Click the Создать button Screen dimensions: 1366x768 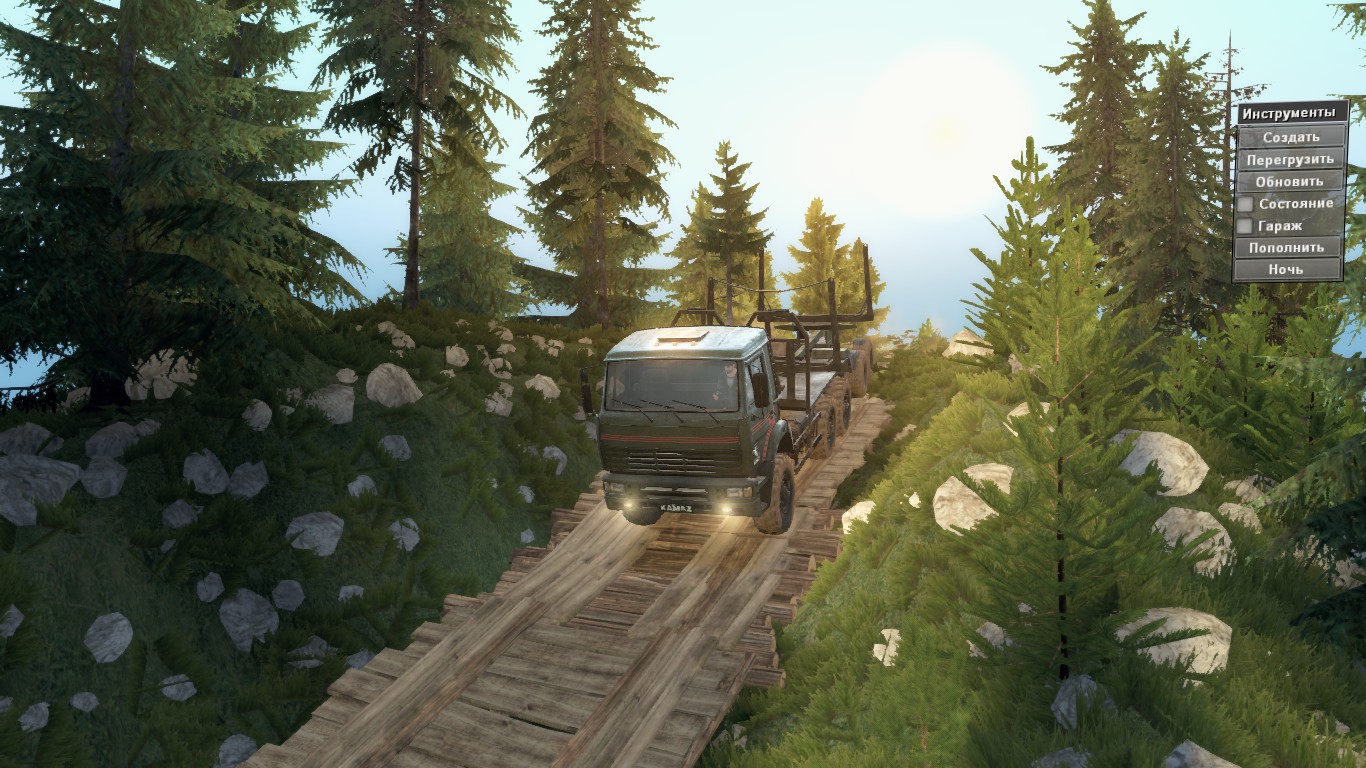click(1290, 137)
